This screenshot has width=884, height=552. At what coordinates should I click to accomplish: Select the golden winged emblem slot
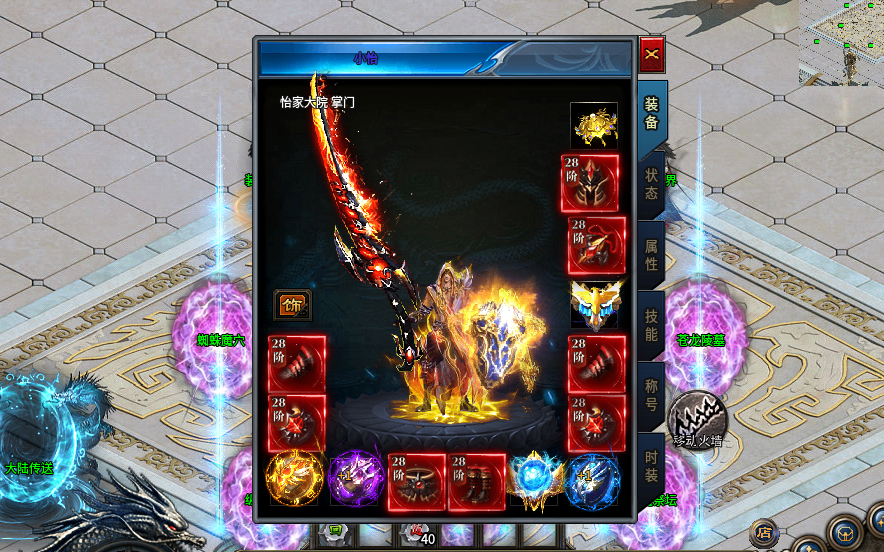pos(596,304)
